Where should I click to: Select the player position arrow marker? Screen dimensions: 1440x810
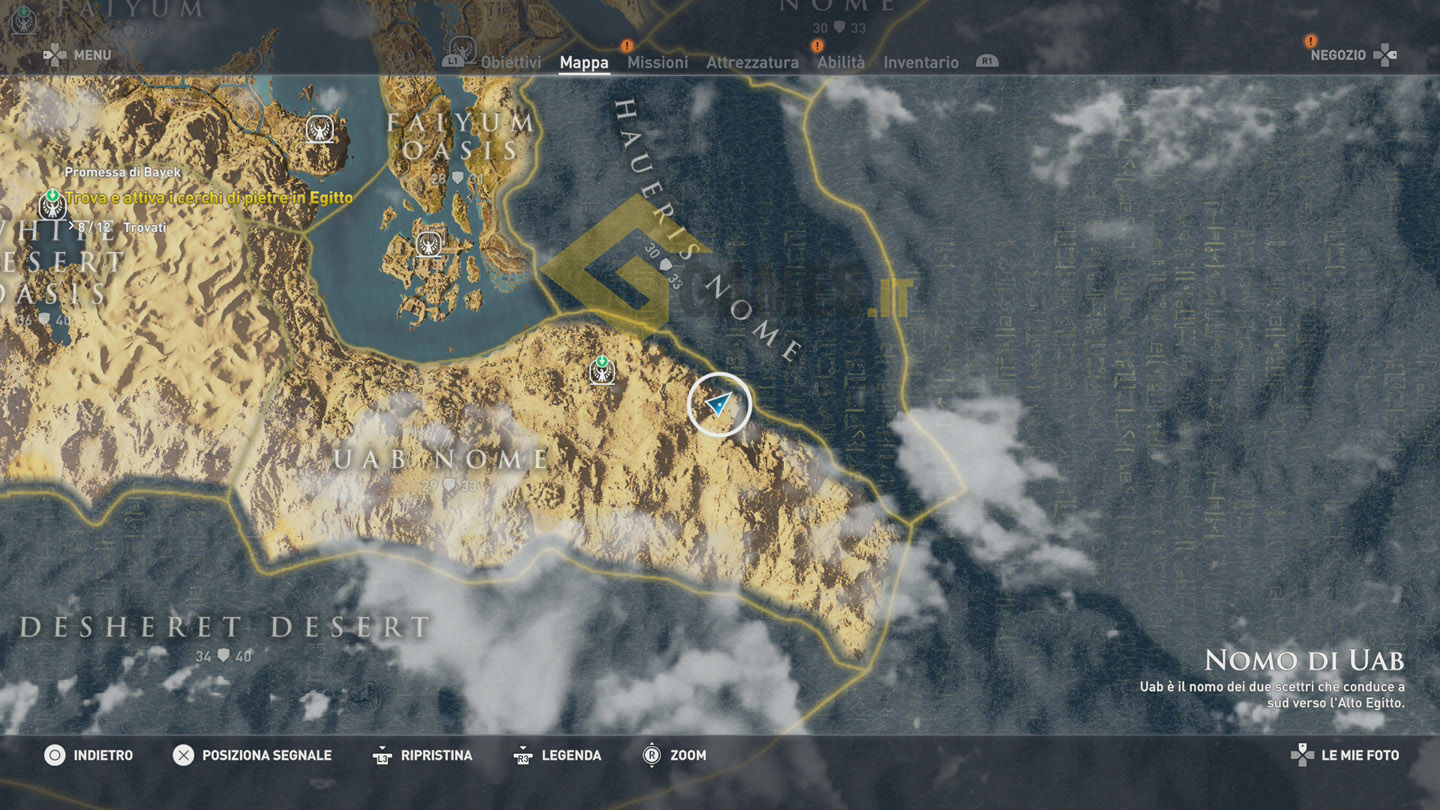(718, 404)
